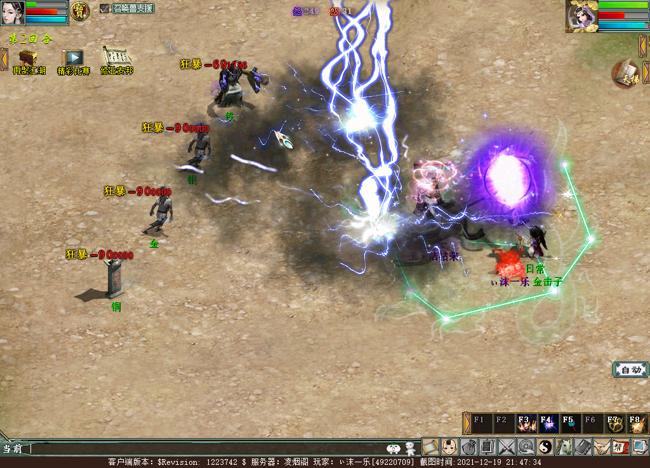Open the yin-yang icon in the bottom toolbar
This screenshot has width=650, height=468.
(545, 447)
